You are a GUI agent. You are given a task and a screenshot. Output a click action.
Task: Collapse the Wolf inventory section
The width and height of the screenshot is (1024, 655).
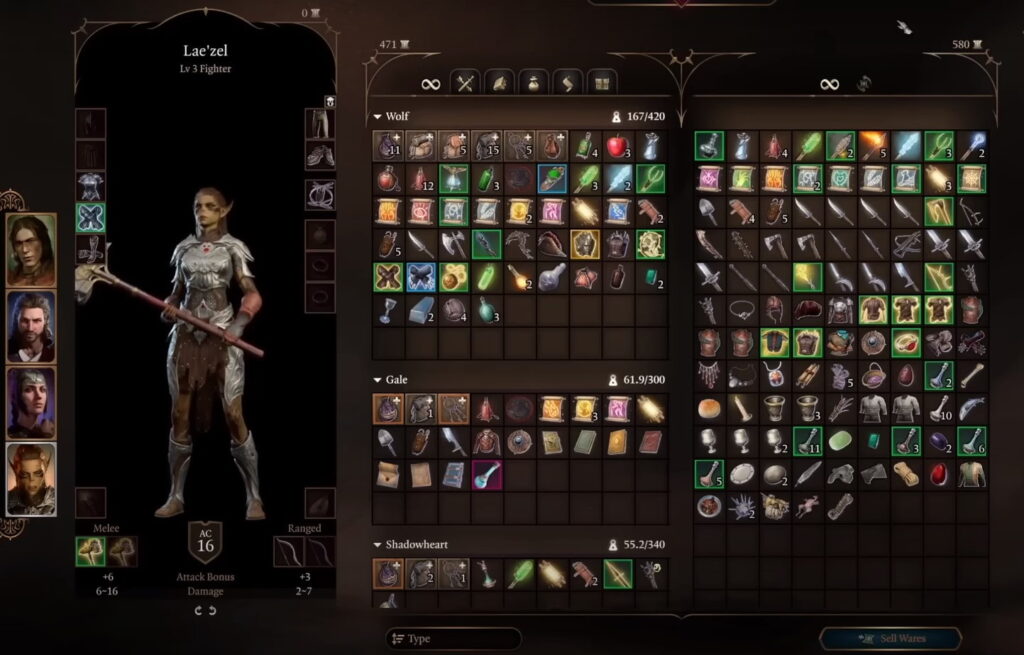click(378, 117)
